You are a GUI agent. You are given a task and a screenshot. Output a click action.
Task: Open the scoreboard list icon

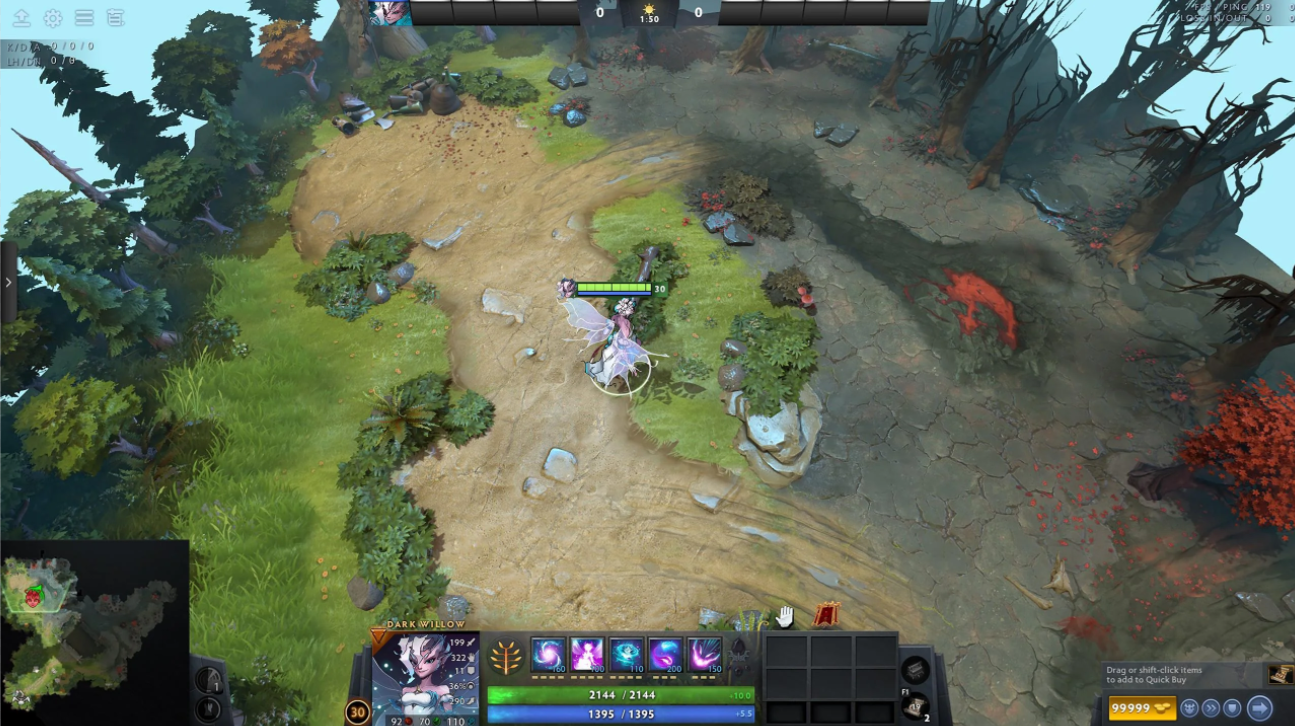click(115, 18)
